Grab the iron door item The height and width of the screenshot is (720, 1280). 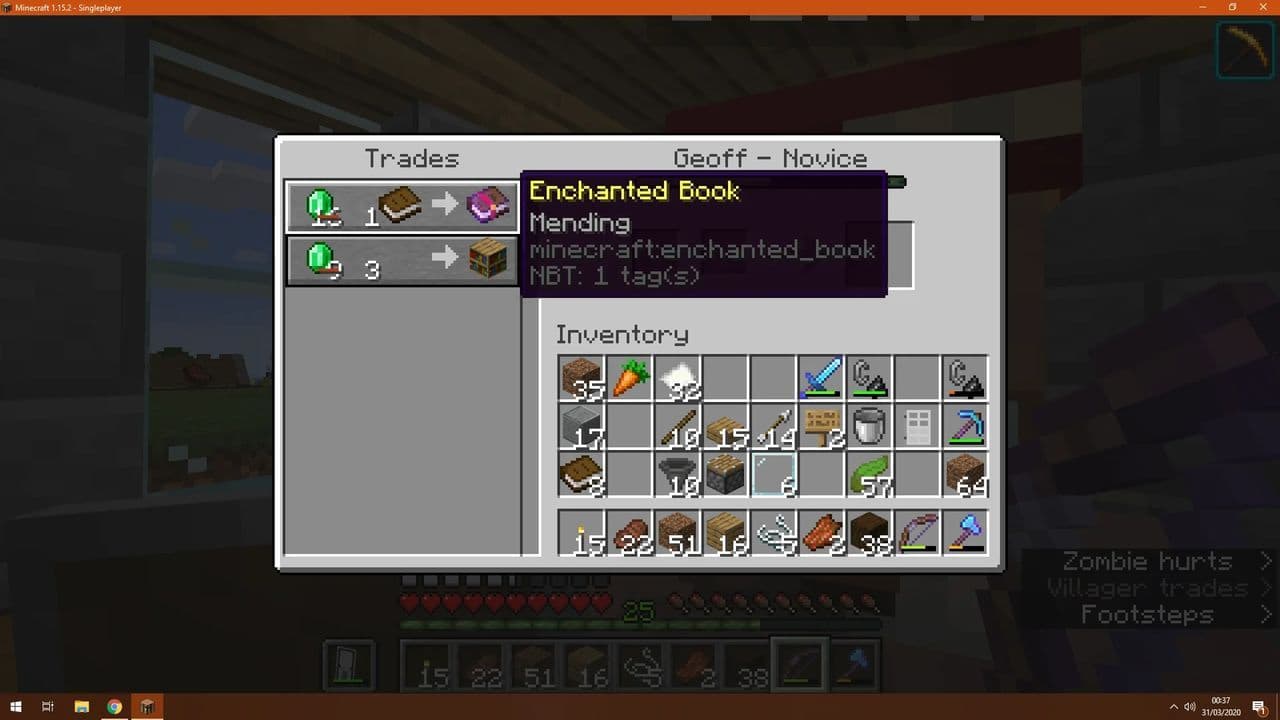tap(917, 425)
